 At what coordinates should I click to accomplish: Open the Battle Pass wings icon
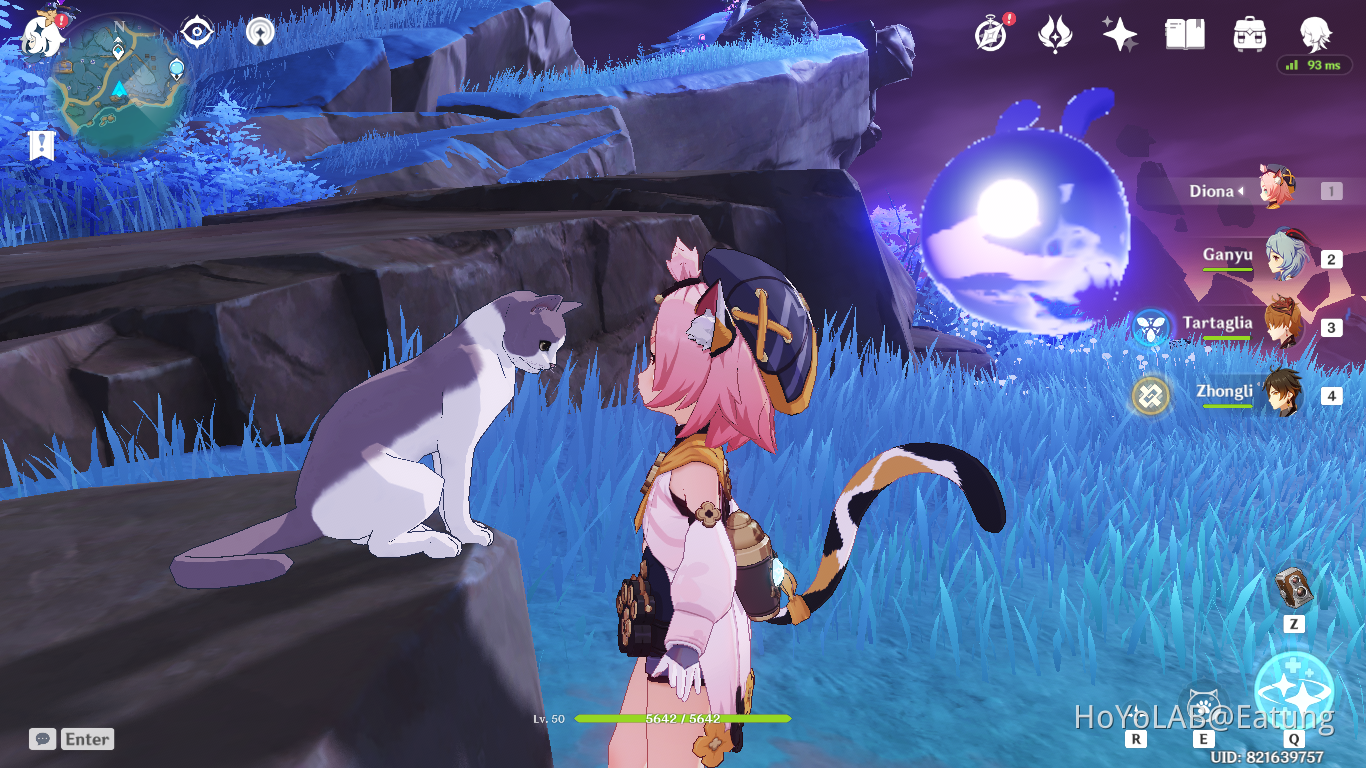point(1057,35)
